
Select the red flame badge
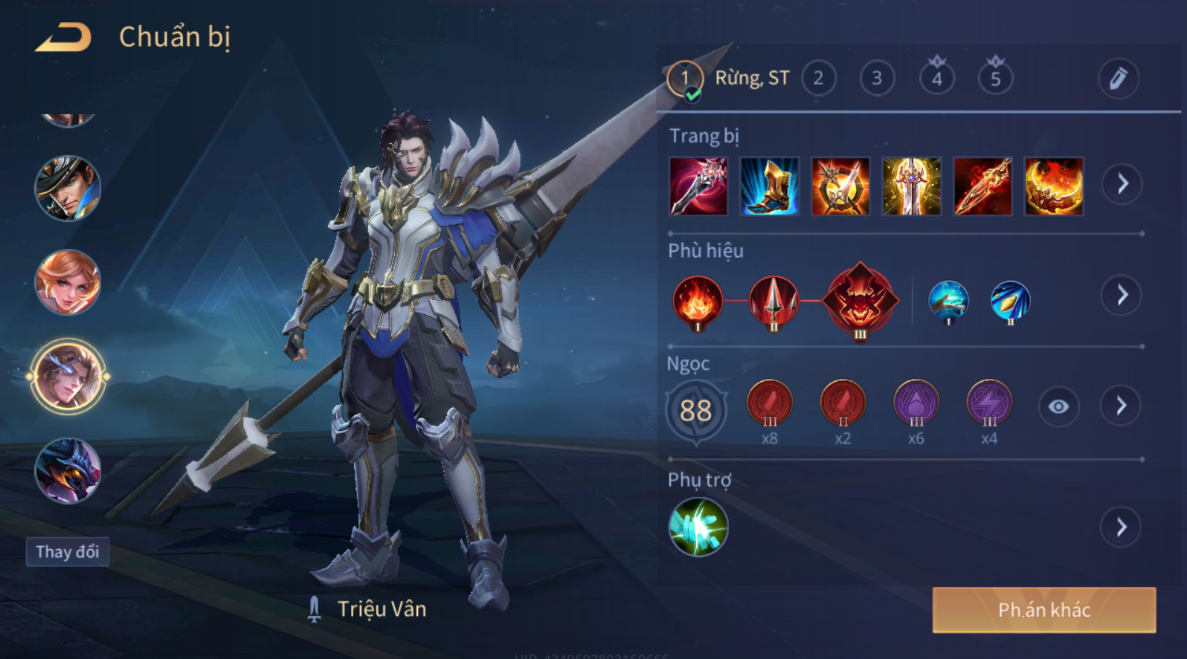tap(697, 299)
